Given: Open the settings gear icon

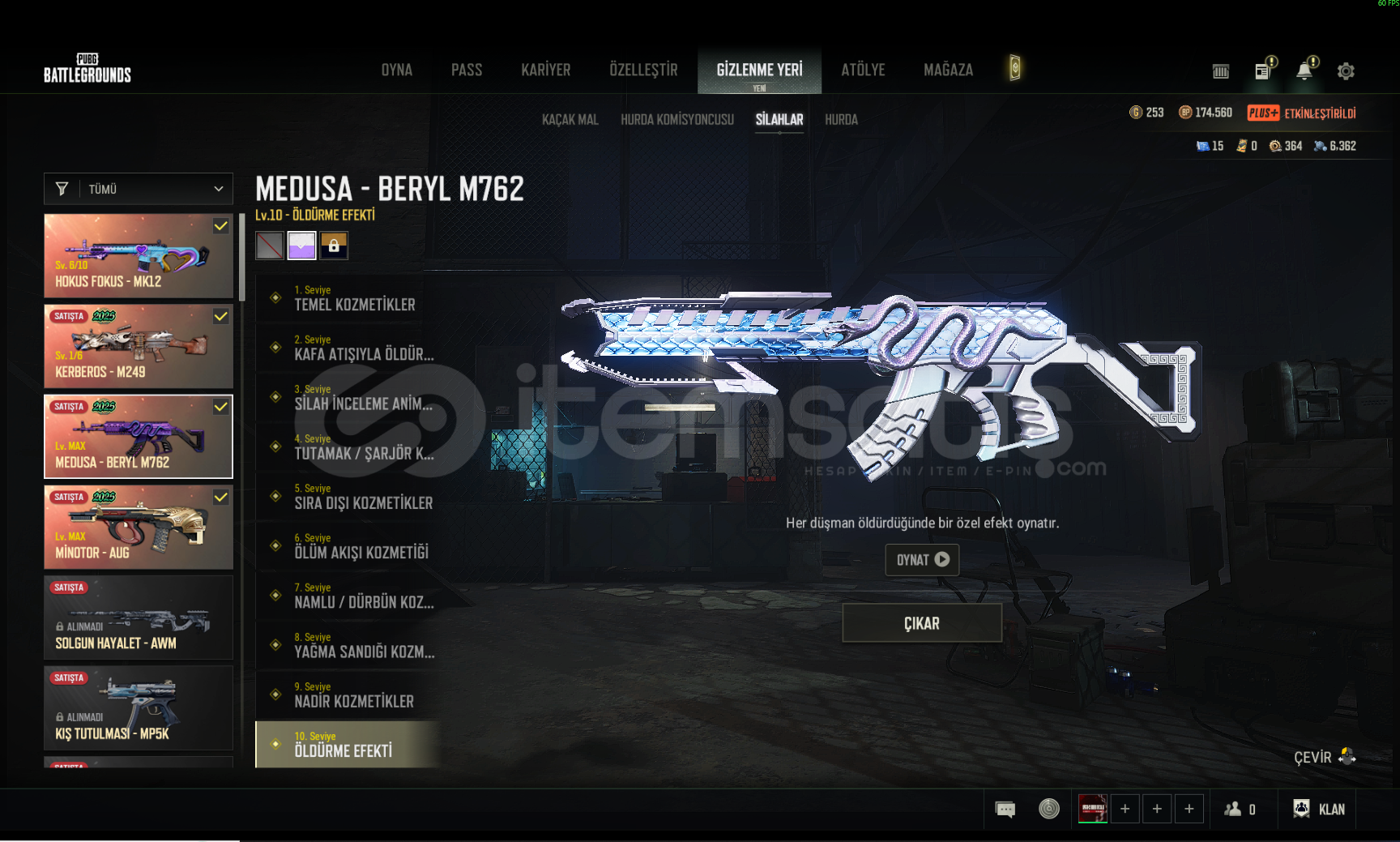Looking at the screenshot, I should pyautogui.click(x=1346, y=71).
